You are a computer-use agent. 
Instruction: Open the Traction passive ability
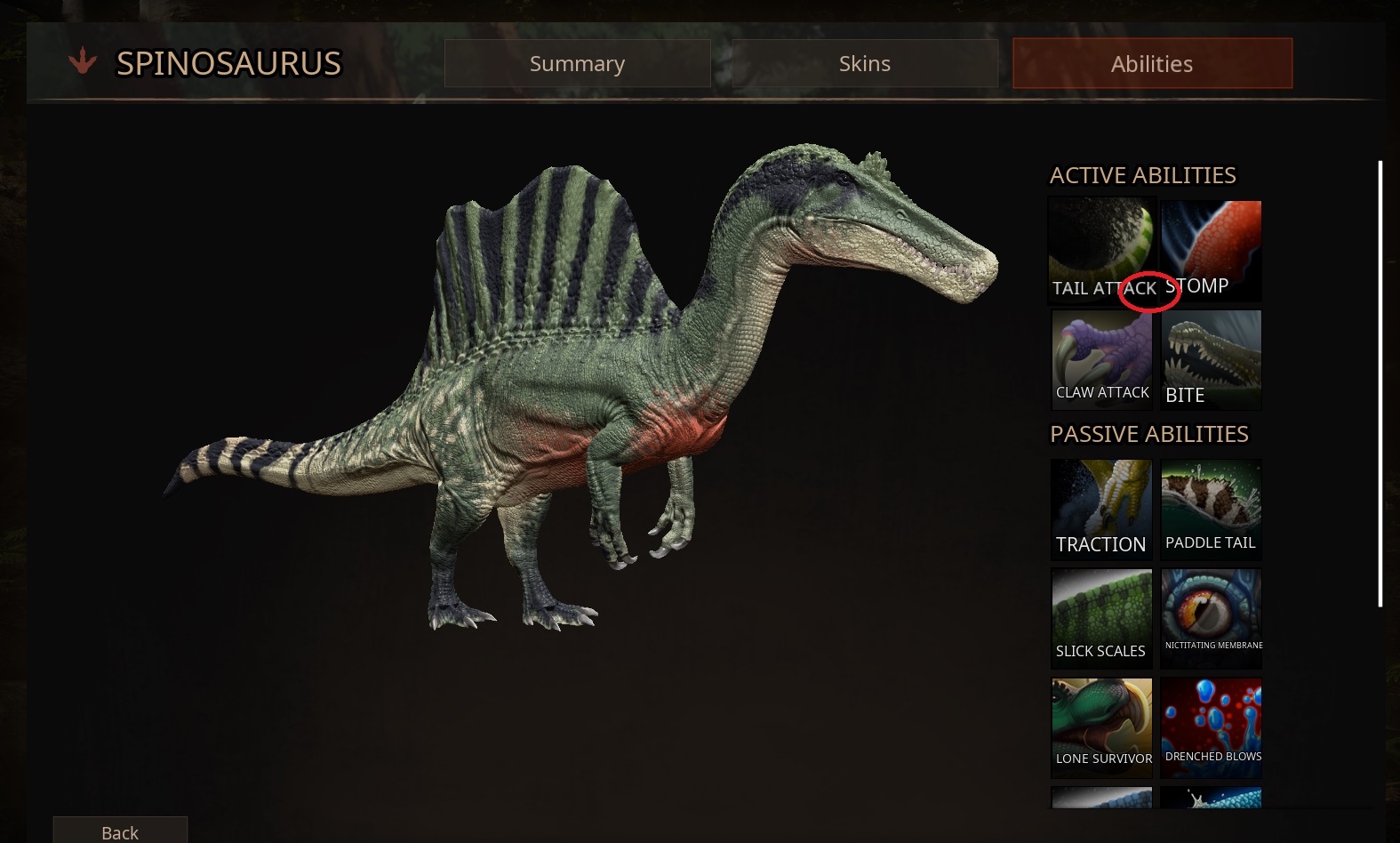(1101, 509)
